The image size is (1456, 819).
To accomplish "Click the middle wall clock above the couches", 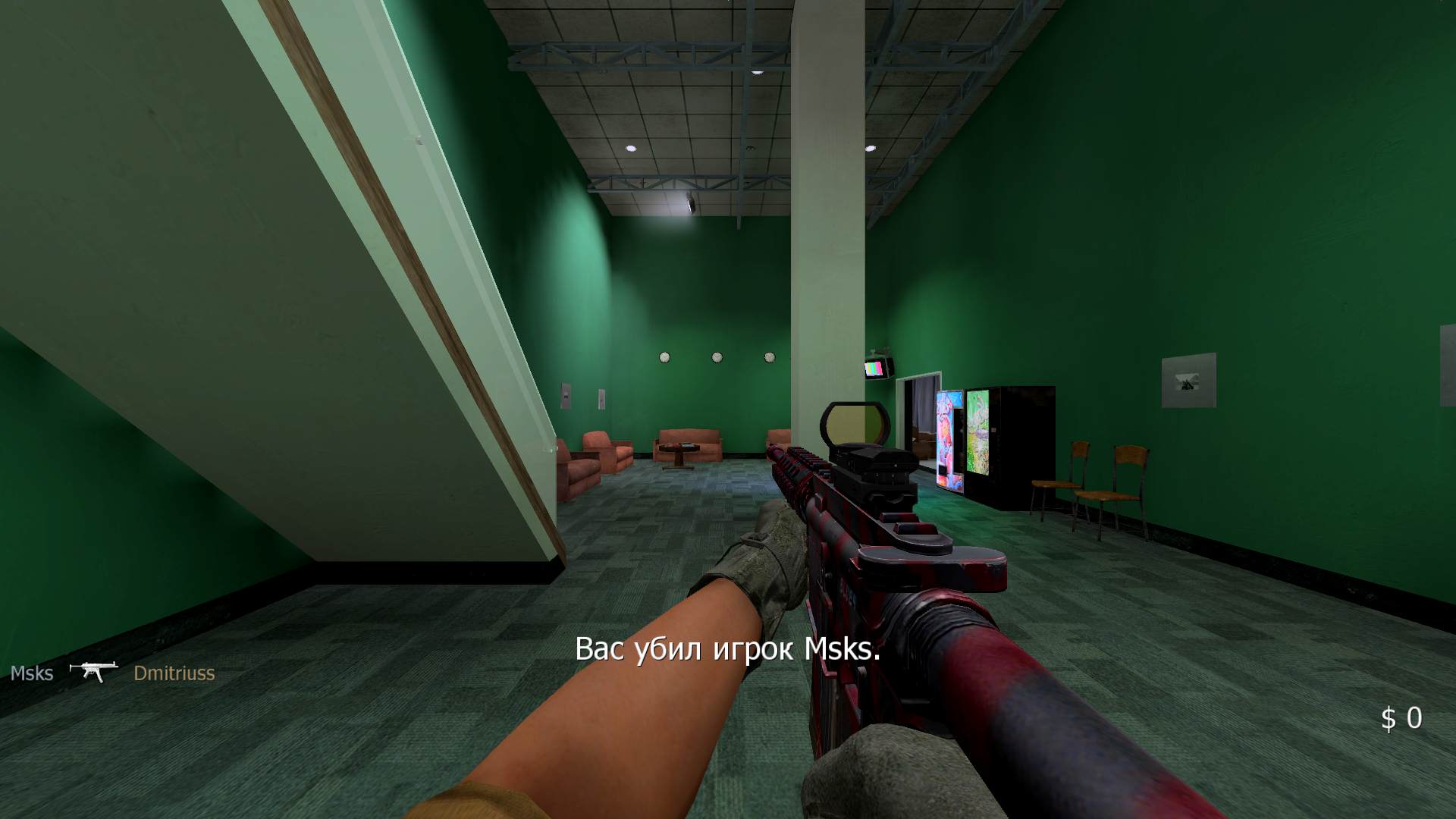I will (x=717, y=356).
